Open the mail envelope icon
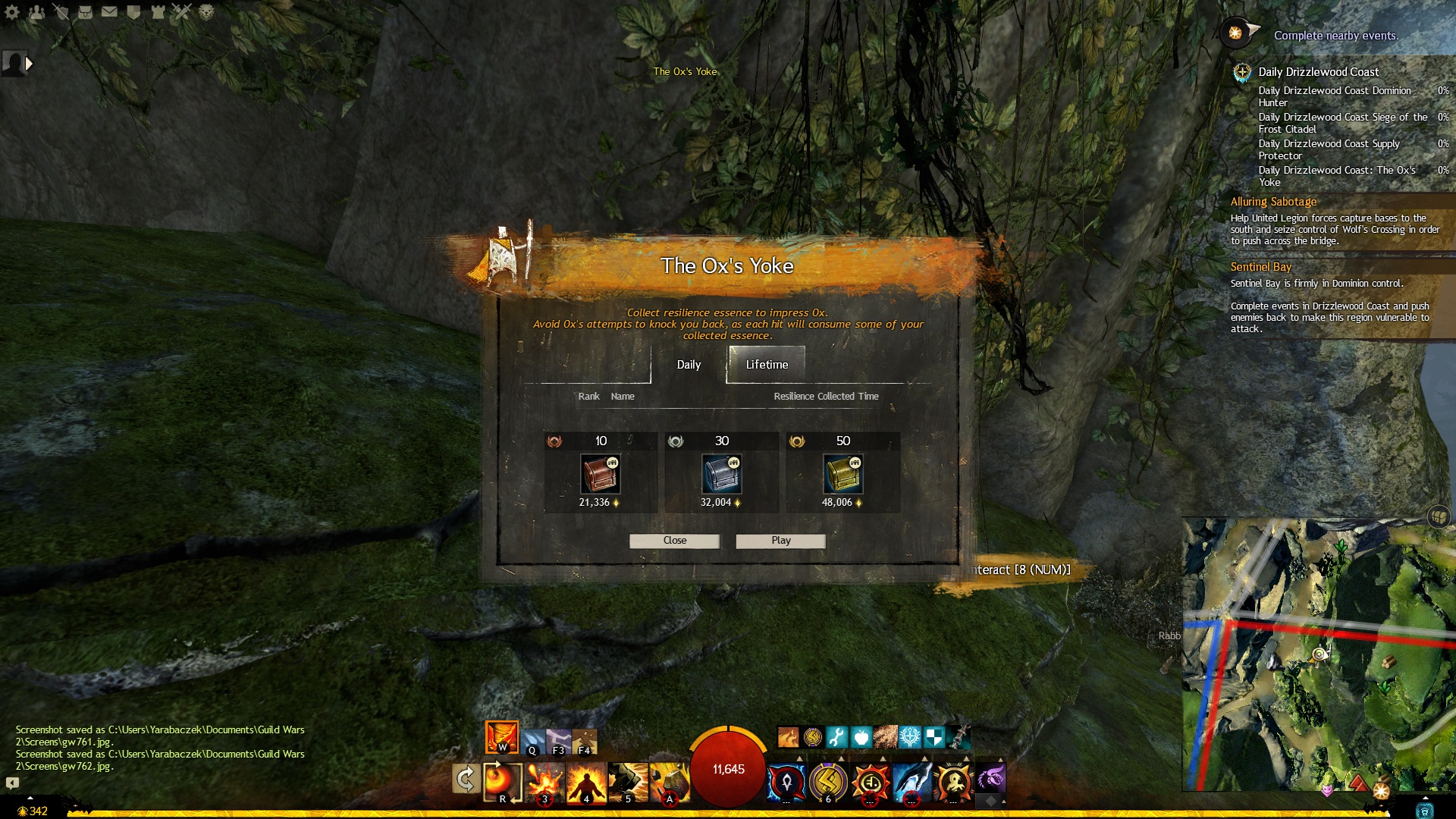Screen dimensions: 1456x819 pyautogui.click(x=109, y=12)
